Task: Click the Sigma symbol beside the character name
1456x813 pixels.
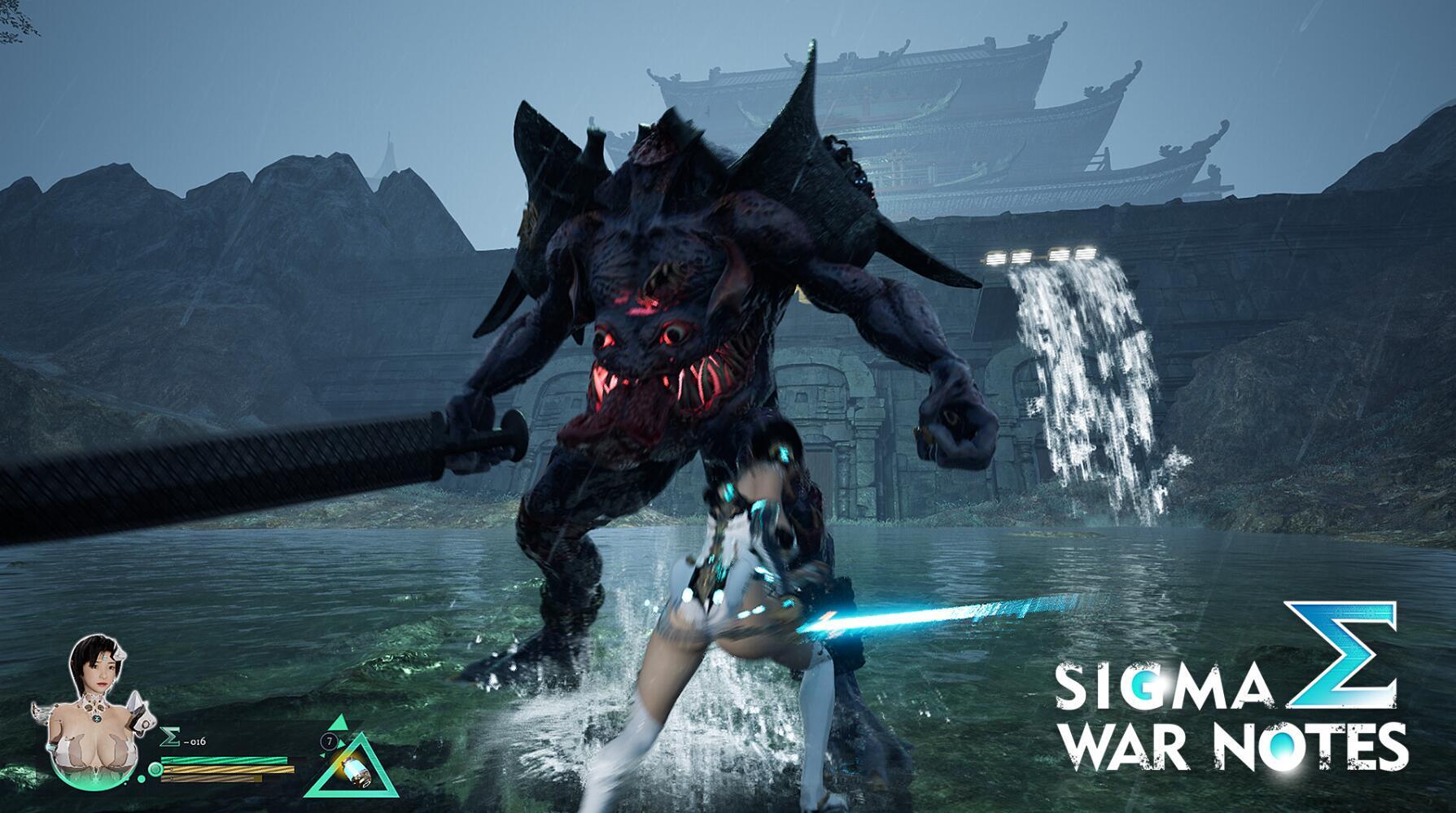Action: pos(169,737)
